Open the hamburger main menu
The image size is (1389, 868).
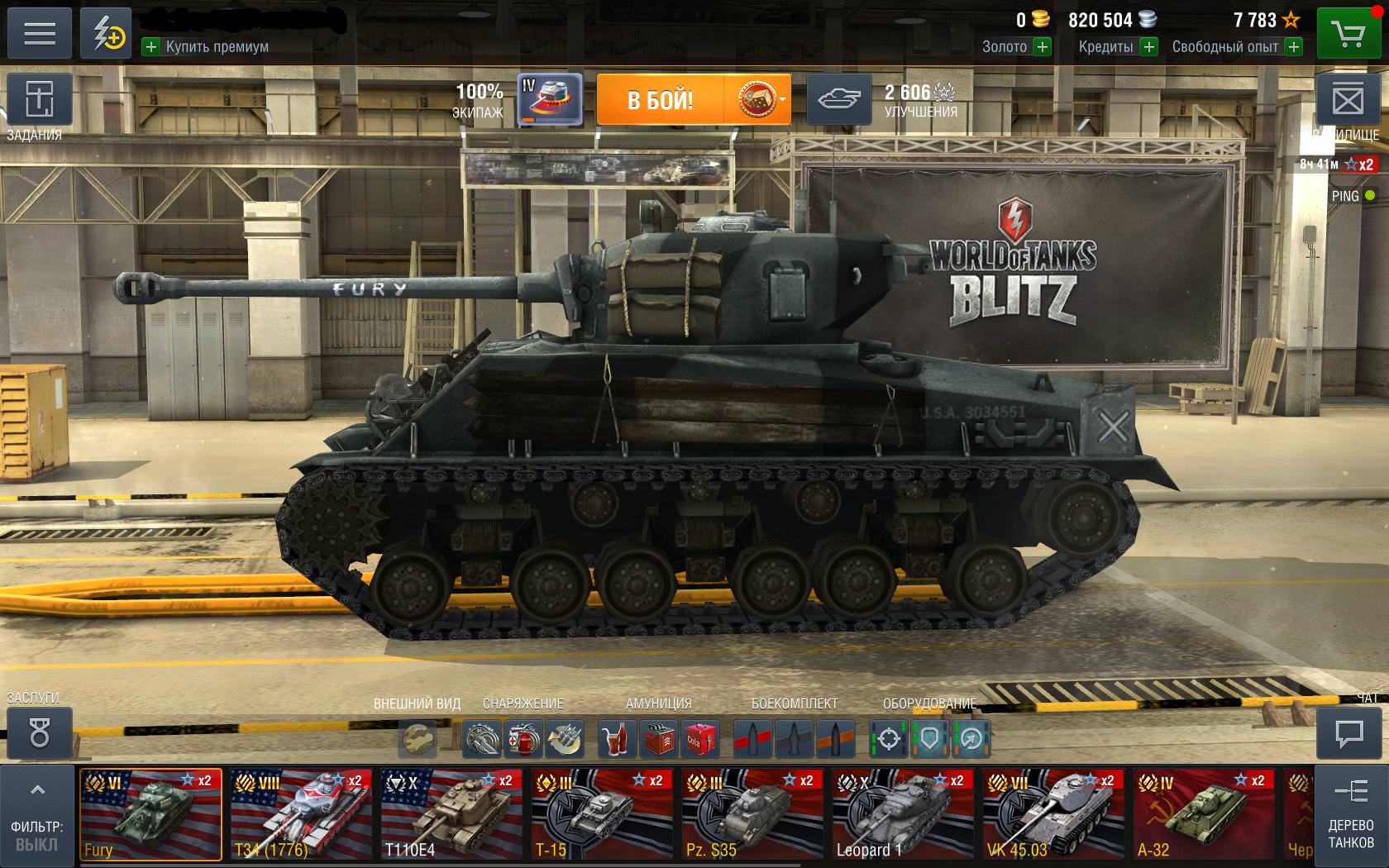pos(39,33)
